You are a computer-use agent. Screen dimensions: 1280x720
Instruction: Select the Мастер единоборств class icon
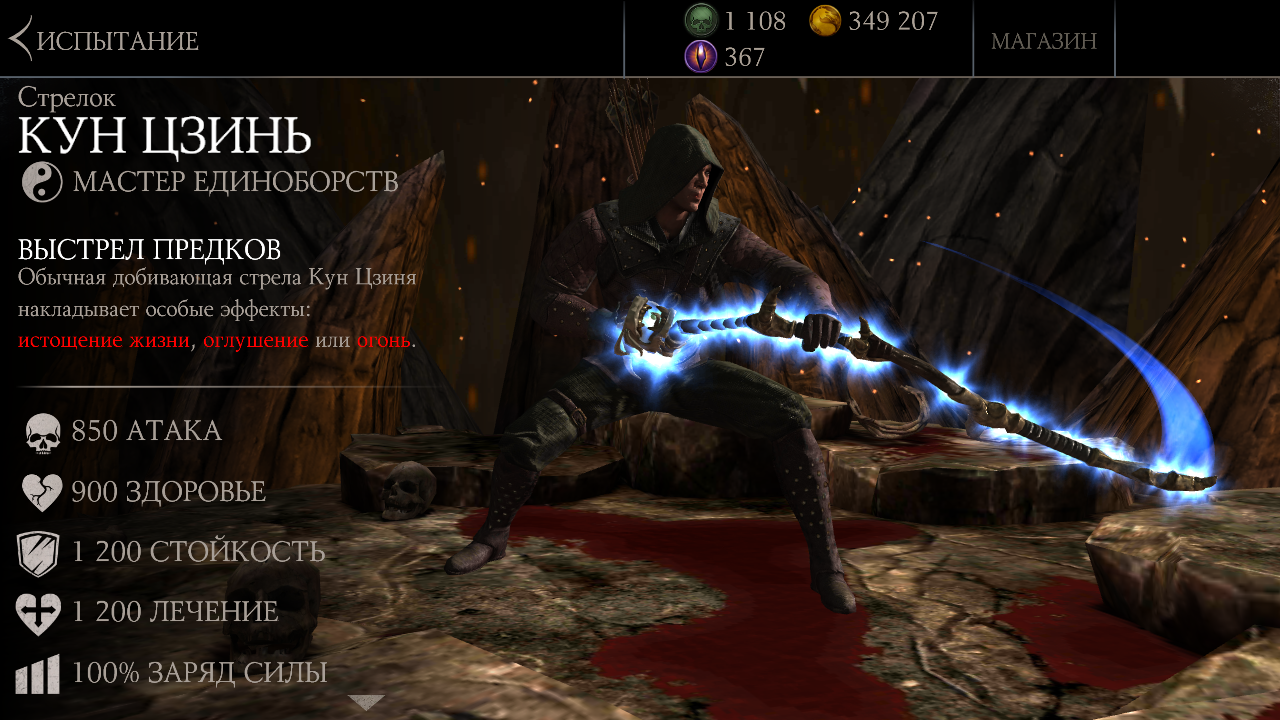coord(42,182)
